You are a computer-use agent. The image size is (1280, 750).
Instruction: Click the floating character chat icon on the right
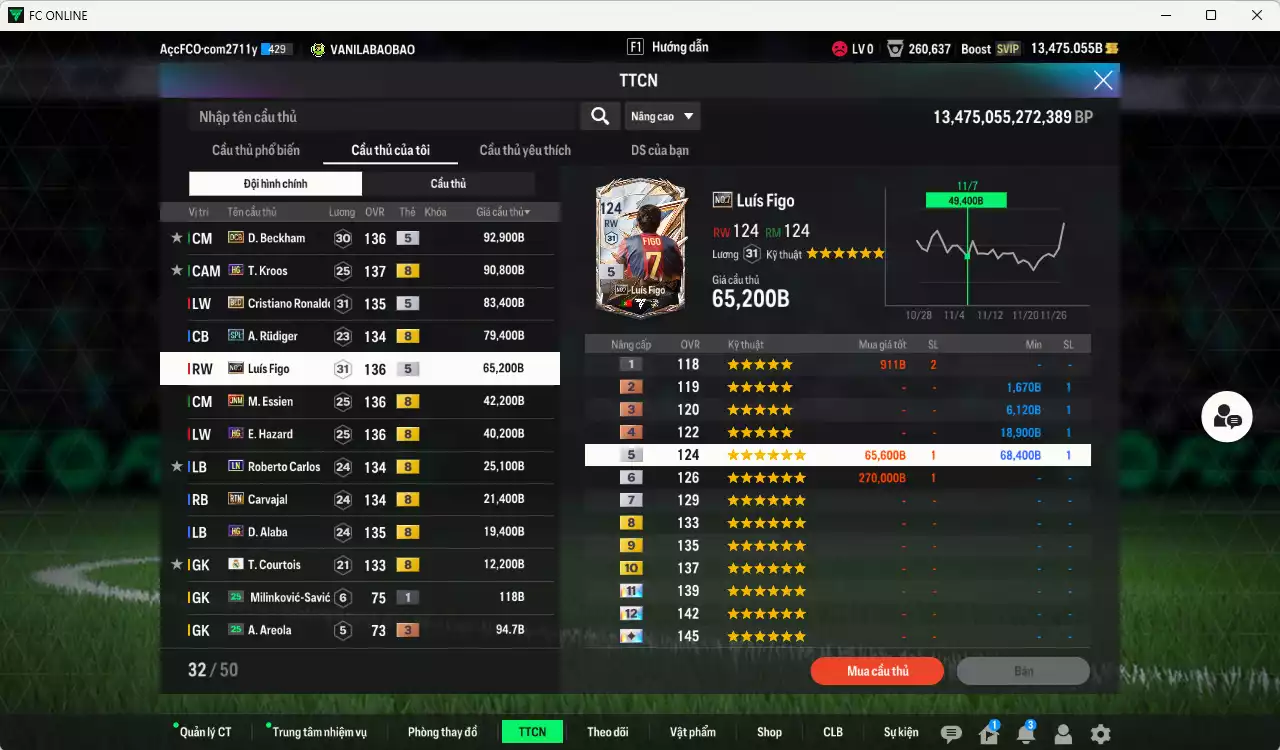[x=1227, y=416]
